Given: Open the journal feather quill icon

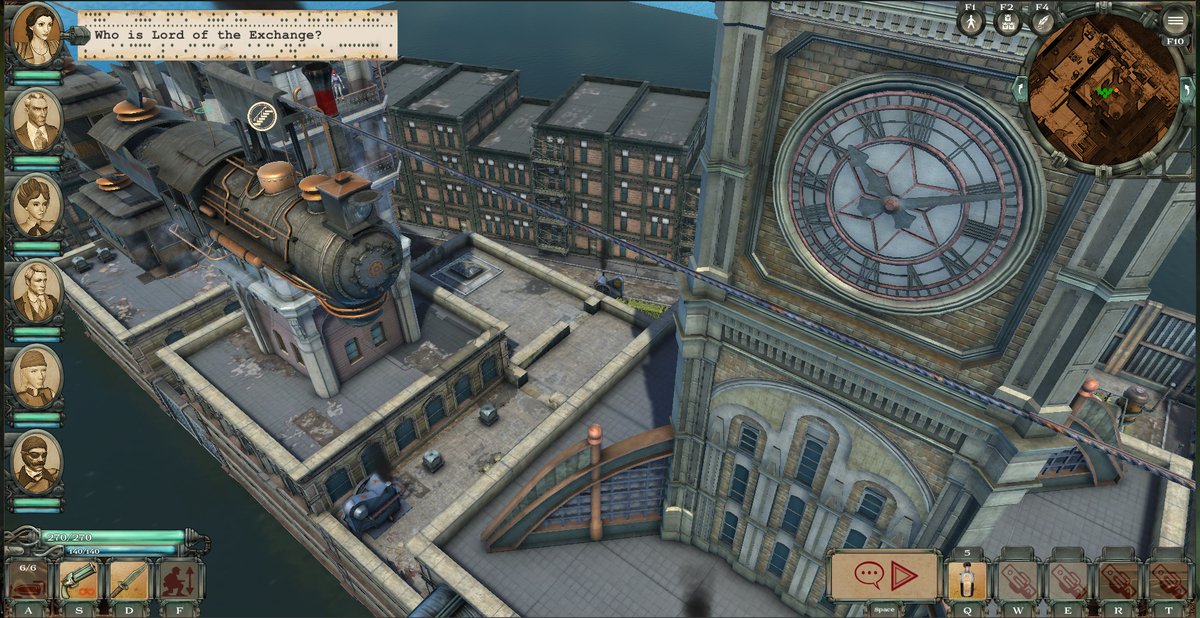Looking at the screenshot, I should (1043, 23).
